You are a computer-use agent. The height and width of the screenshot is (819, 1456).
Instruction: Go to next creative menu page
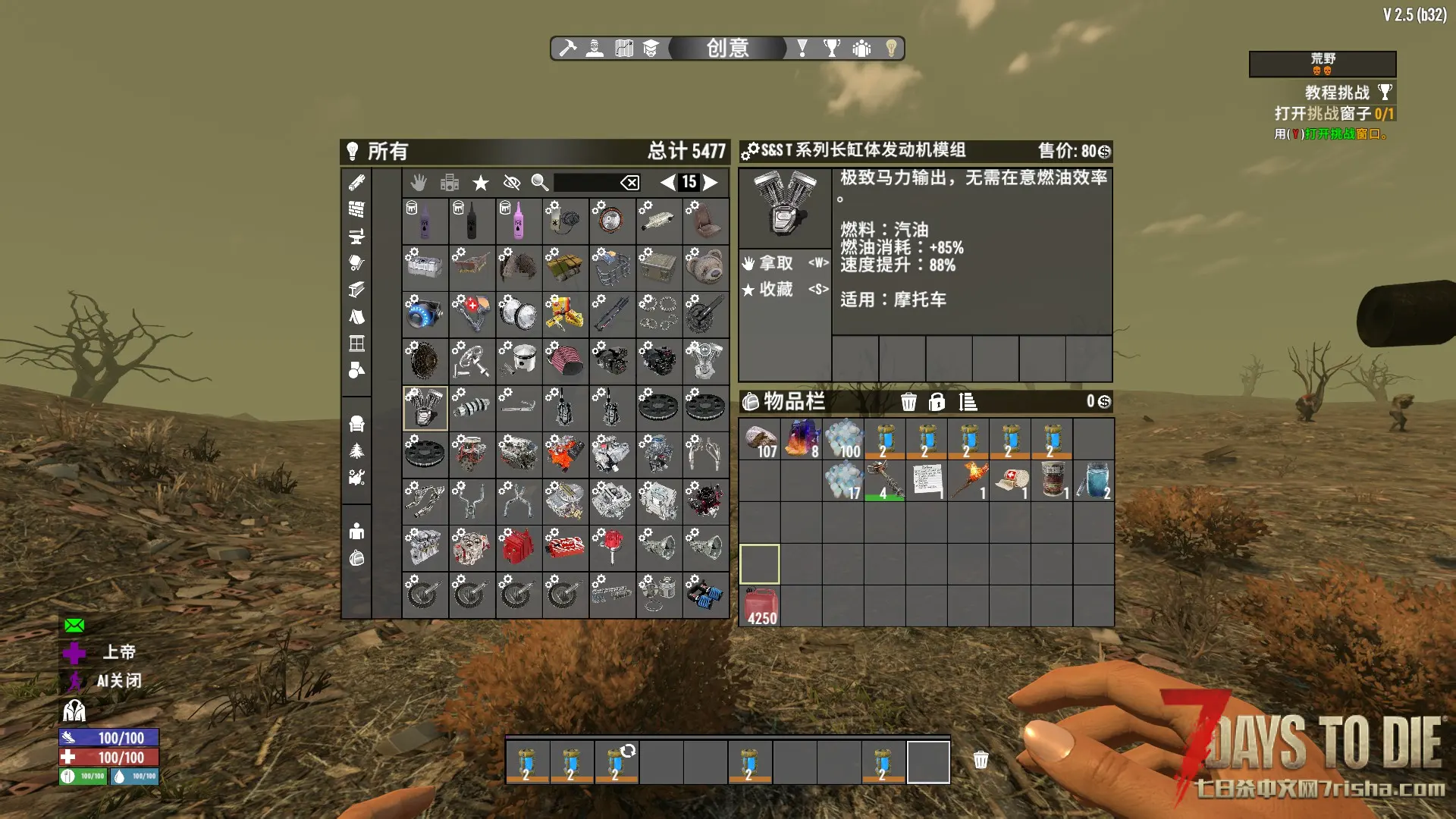[711, 182]
